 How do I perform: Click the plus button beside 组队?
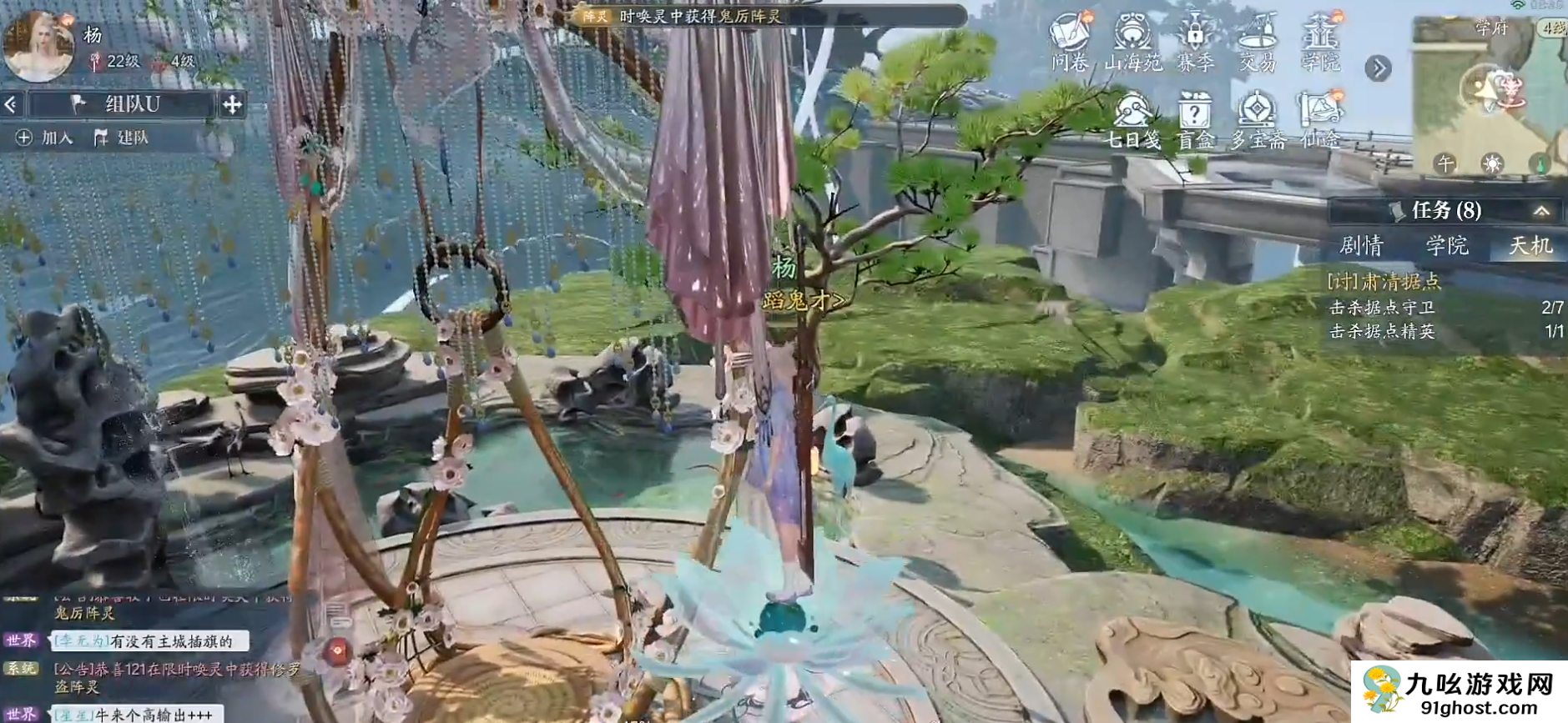[x=232, y=104]
